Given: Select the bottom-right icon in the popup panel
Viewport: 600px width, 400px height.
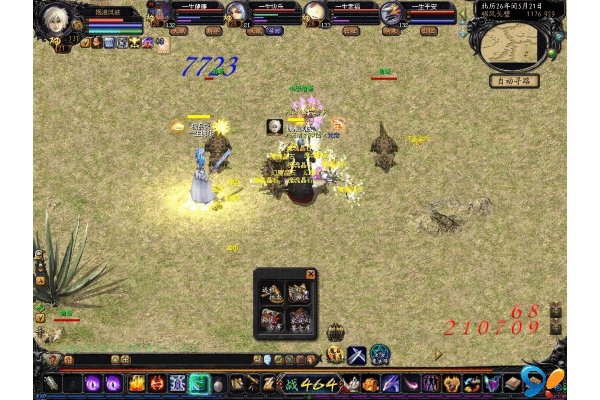Looking at the screenshot, I should point(298,319).
